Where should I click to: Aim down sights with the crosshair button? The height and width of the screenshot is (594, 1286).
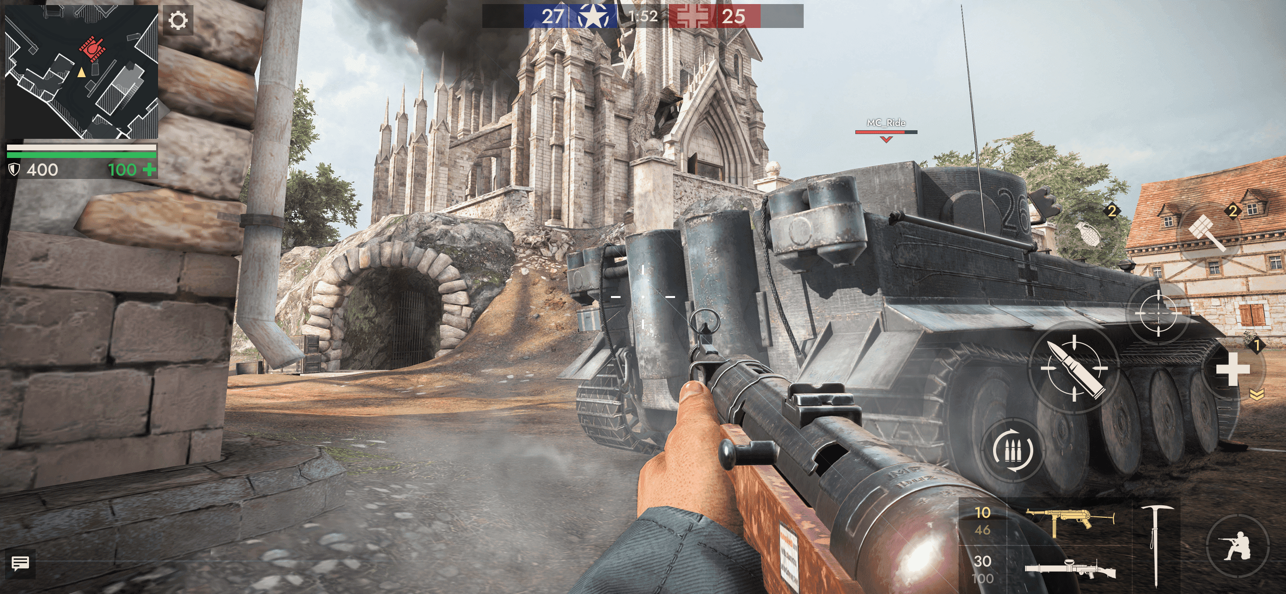1158,314
